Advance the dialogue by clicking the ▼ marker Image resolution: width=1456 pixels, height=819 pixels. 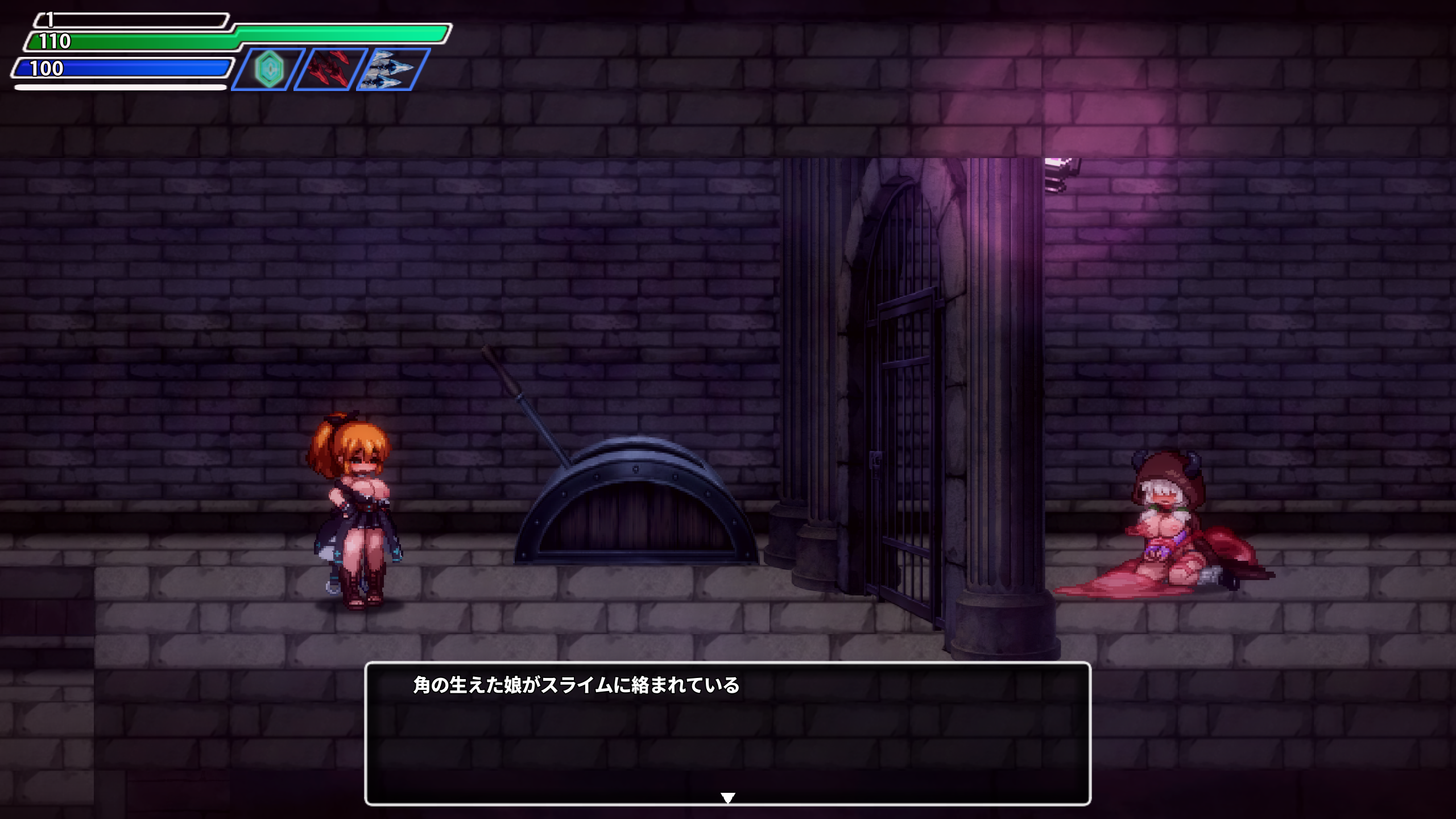tap(728, 799)
